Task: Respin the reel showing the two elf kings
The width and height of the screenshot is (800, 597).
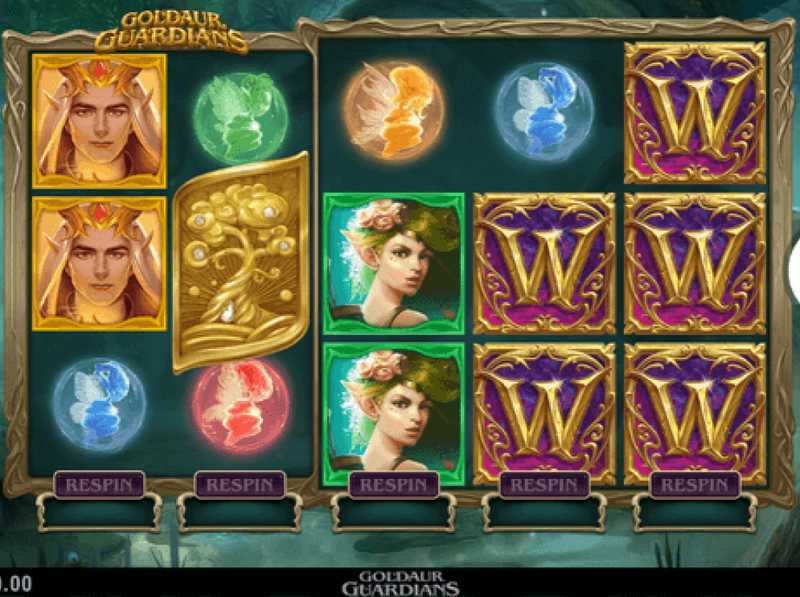Action: tap(99, 485)
